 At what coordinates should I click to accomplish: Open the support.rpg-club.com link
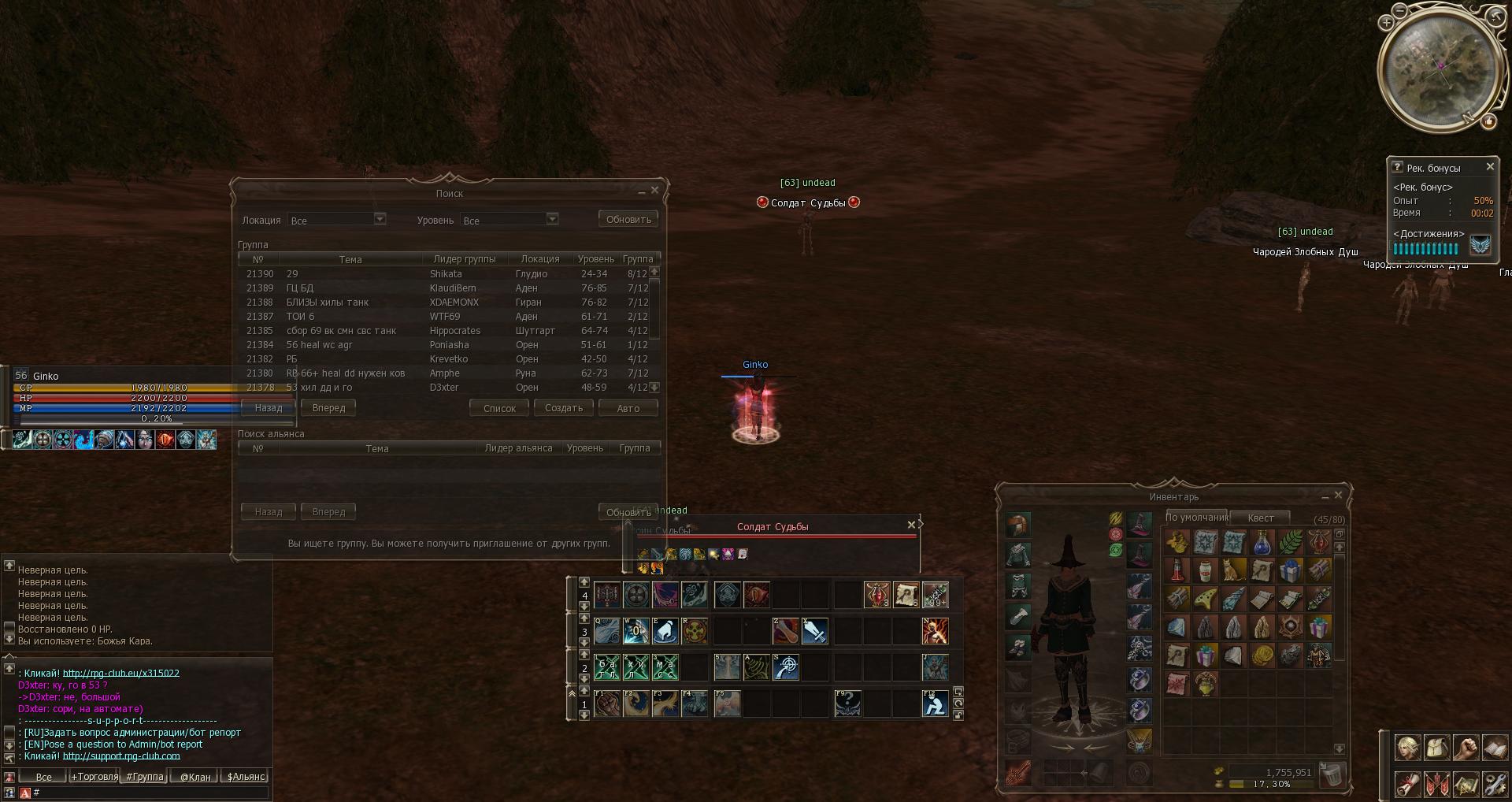[x=121, y=756]
